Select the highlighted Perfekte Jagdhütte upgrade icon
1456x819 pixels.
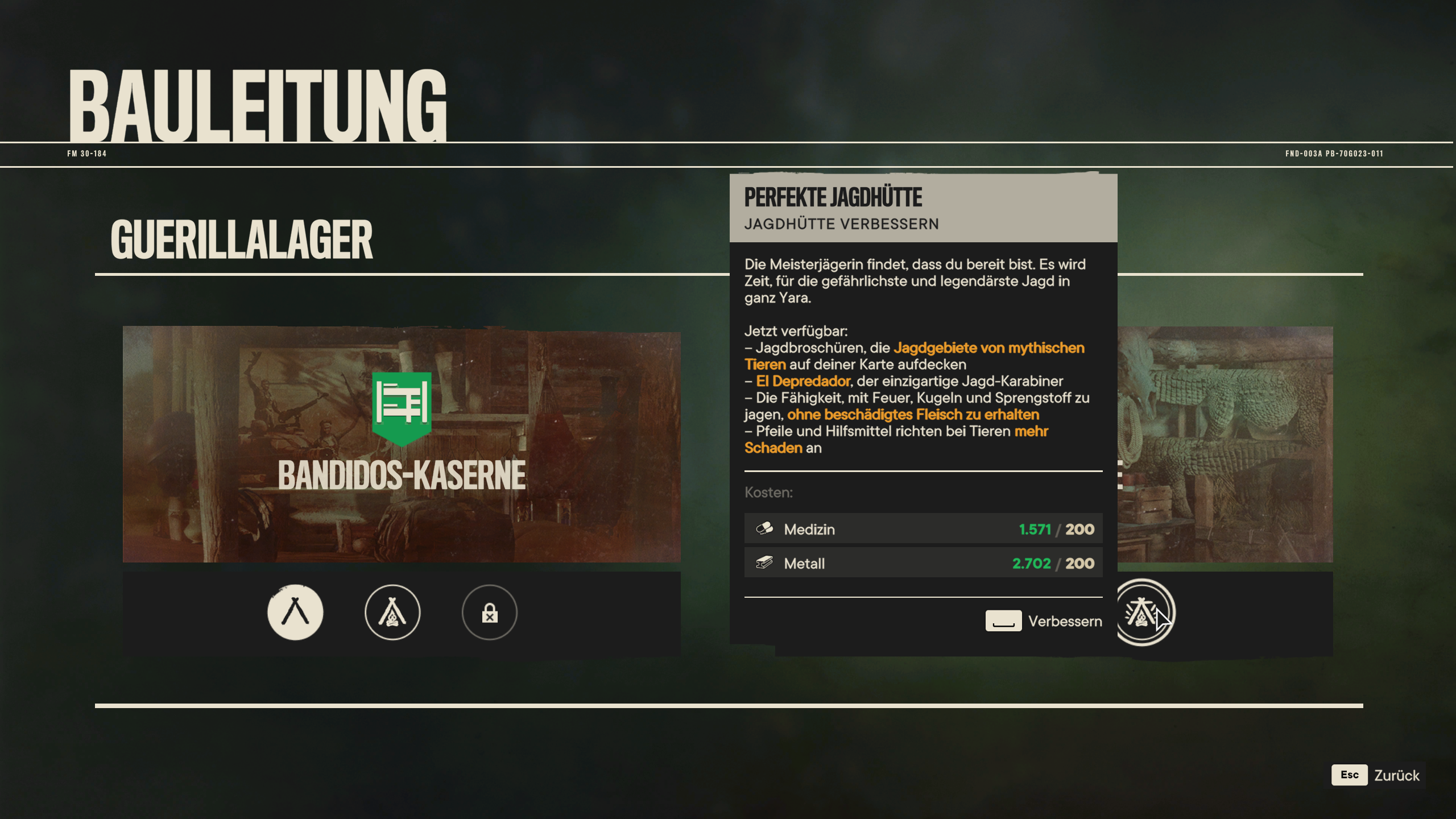pos(1142,613)
